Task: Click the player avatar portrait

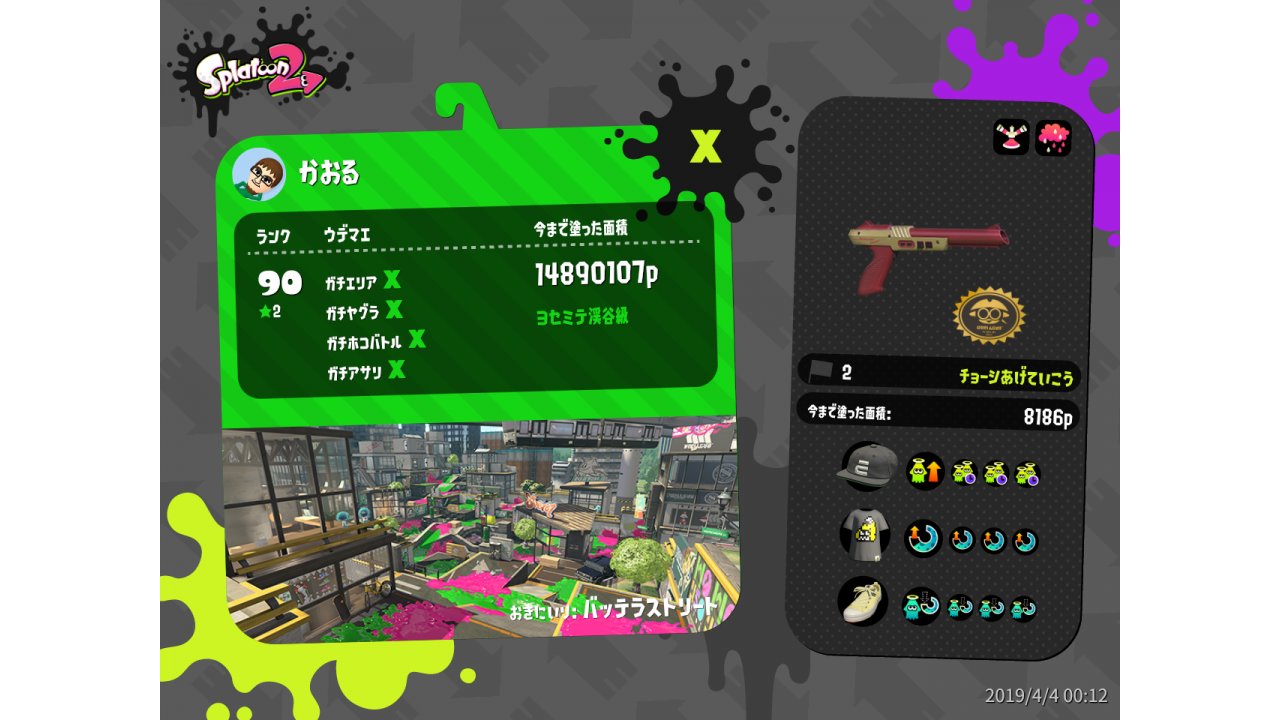Action: [x=258, y=175]
